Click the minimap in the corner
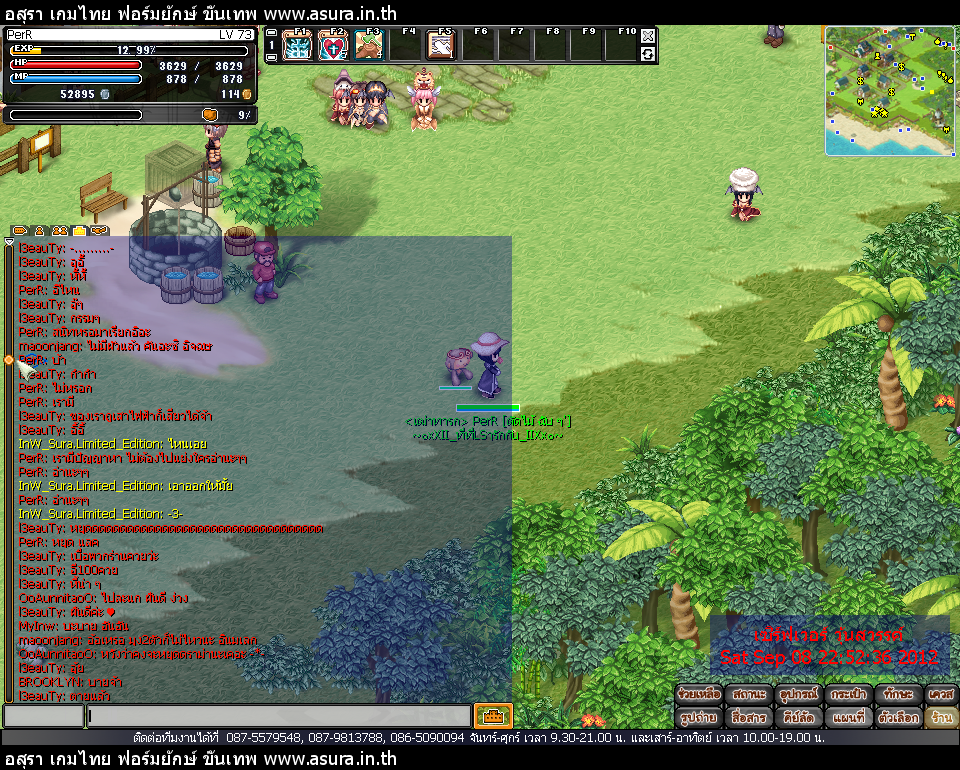960x770 pixels. point(889,91)
